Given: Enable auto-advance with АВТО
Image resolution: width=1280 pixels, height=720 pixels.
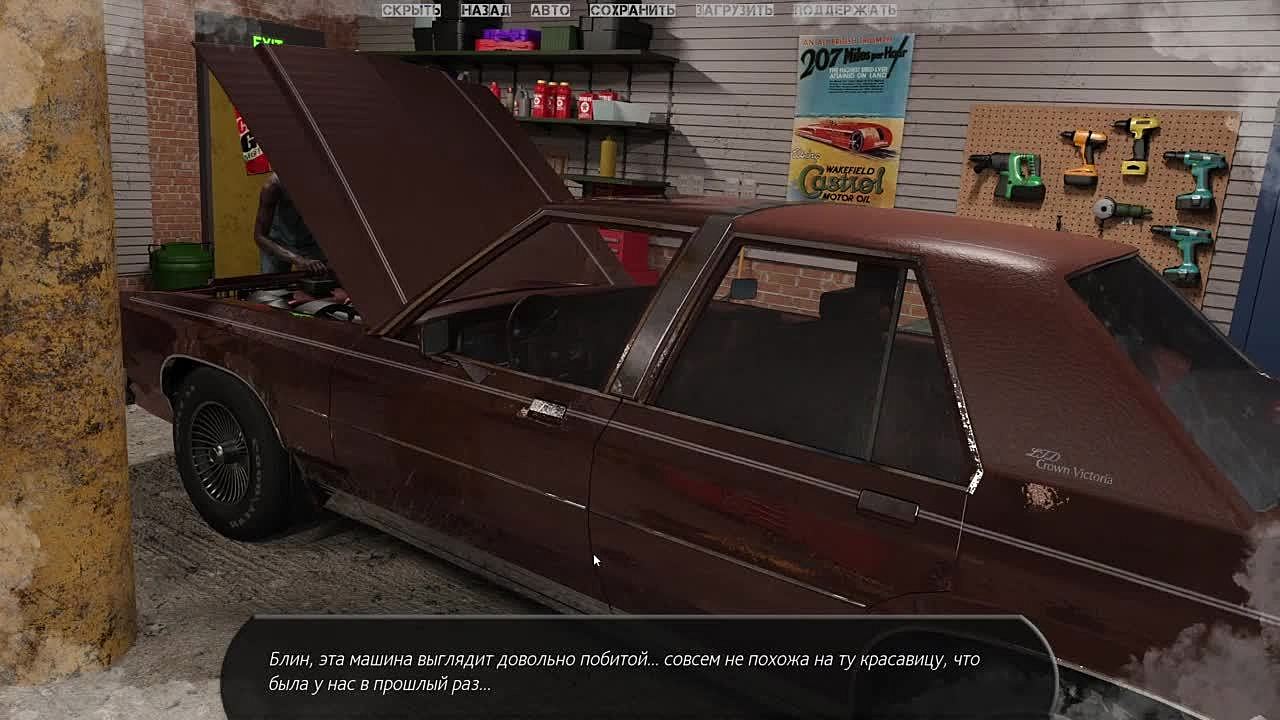Looking at the screenshot, I should pos(550,10).
